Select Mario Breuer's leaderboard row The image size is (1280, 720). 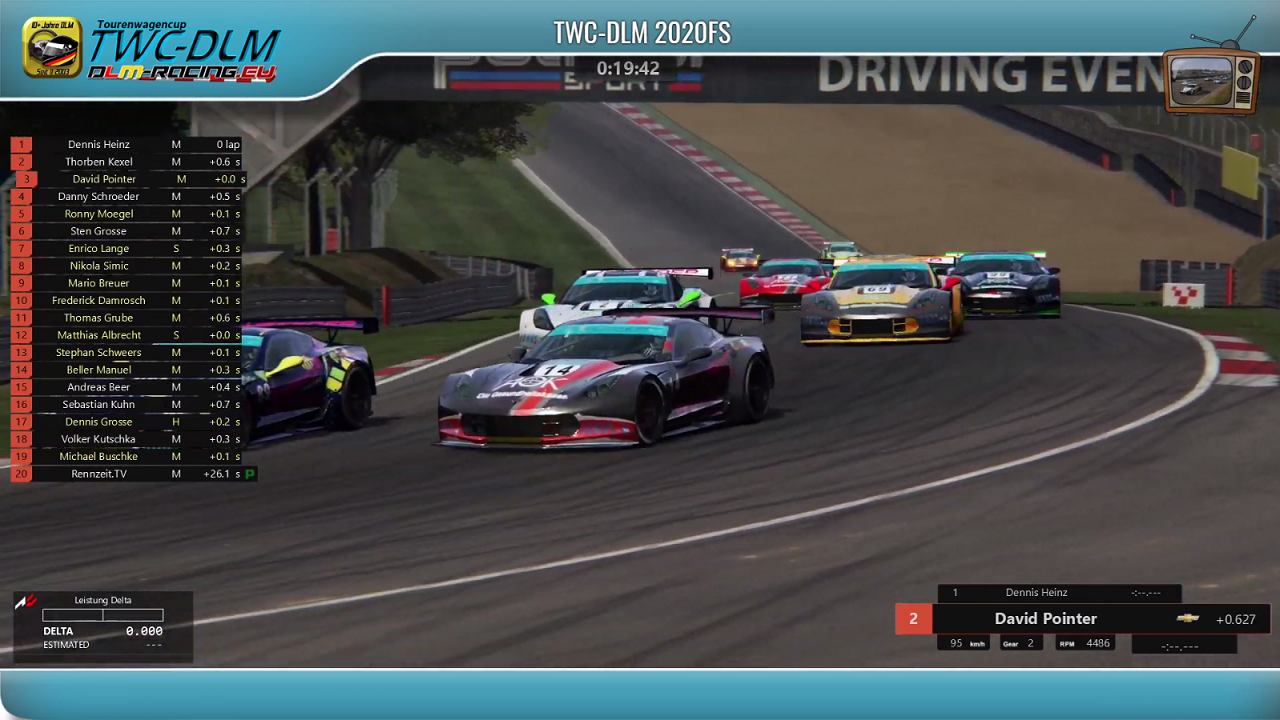99,283
